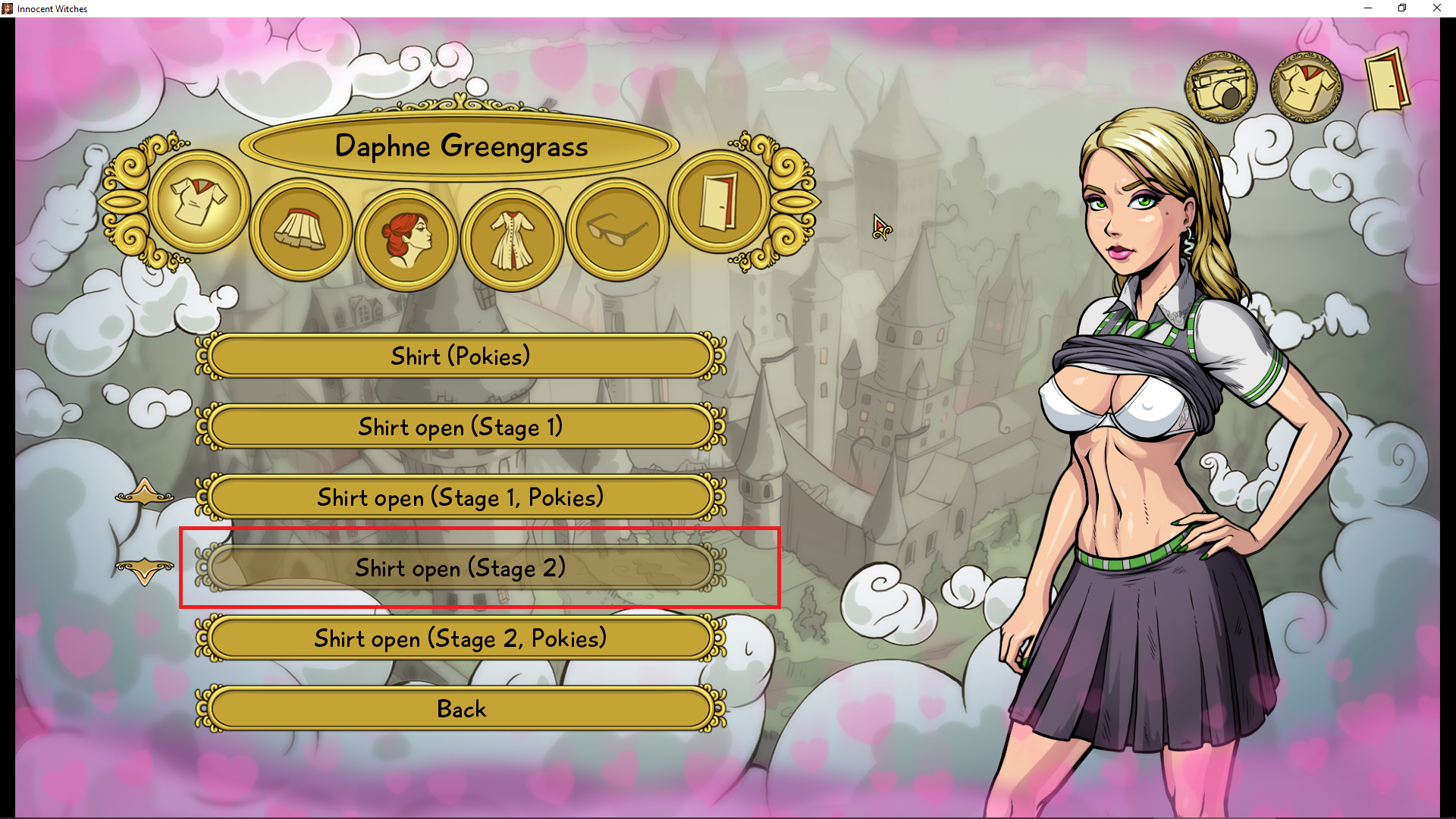Screen dimensions: 1456x819
Task: Open the shirt category tab
Action: 199,202
